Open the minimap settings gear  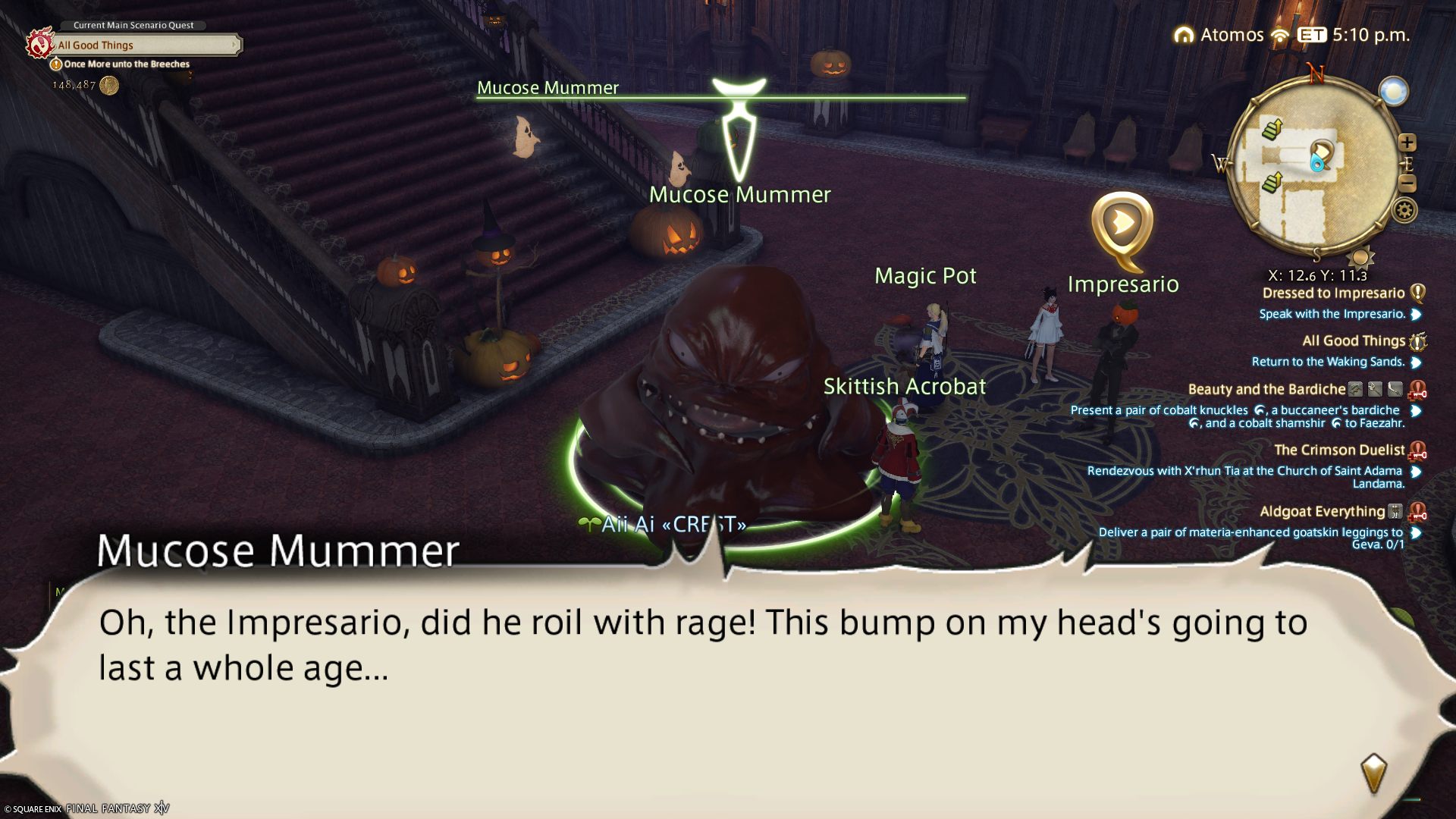click(1404, 210)
